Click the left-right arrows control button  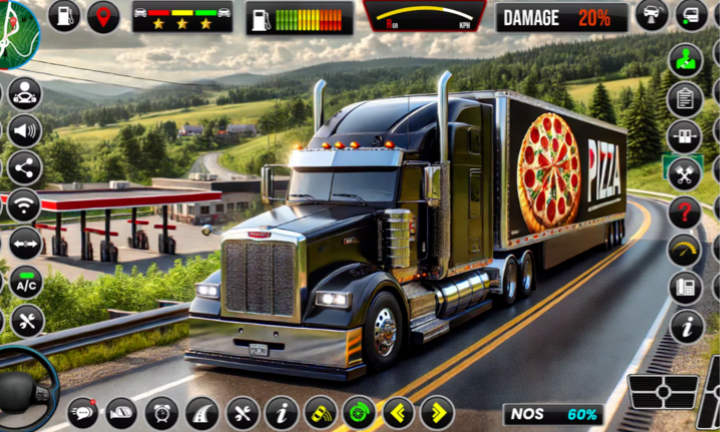pos(24,242)
